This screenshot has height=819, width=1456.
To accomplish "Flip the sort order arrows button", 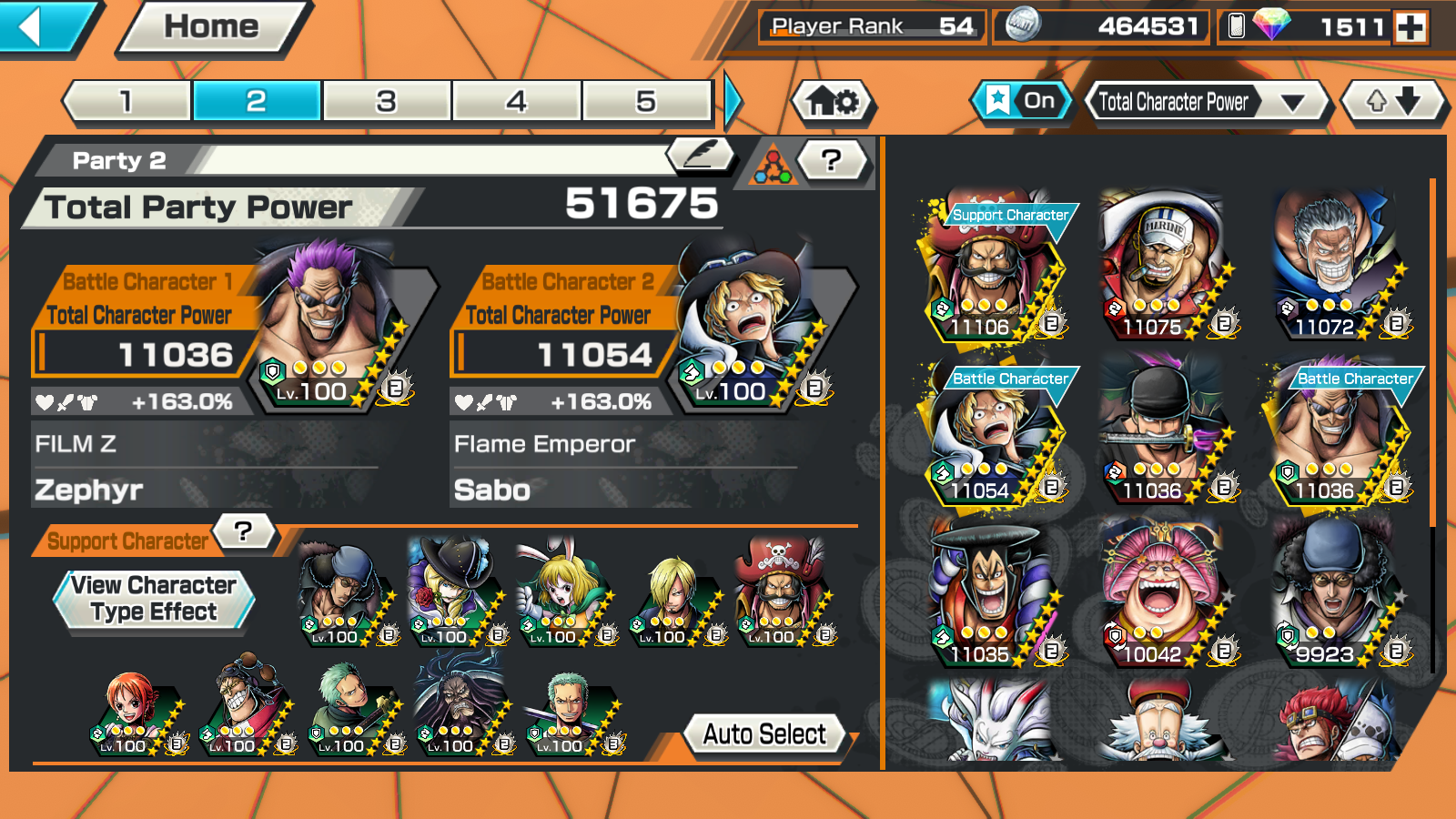I will coord(1393,101).
